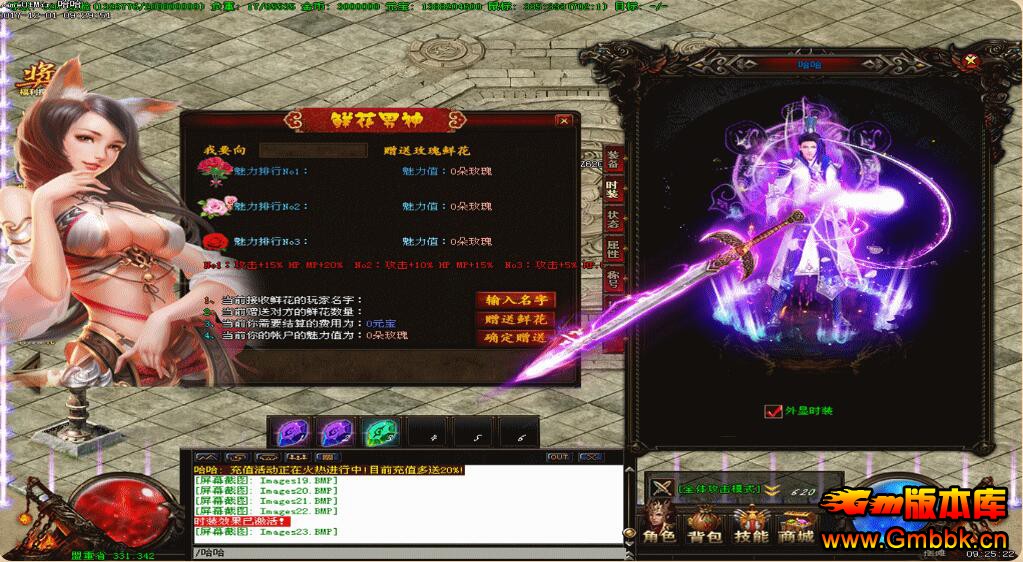This screenshot has width=1023, height=562.
Task: Toggle the 全体攻击模式 attack mode
Action: [x=718, y=488]
